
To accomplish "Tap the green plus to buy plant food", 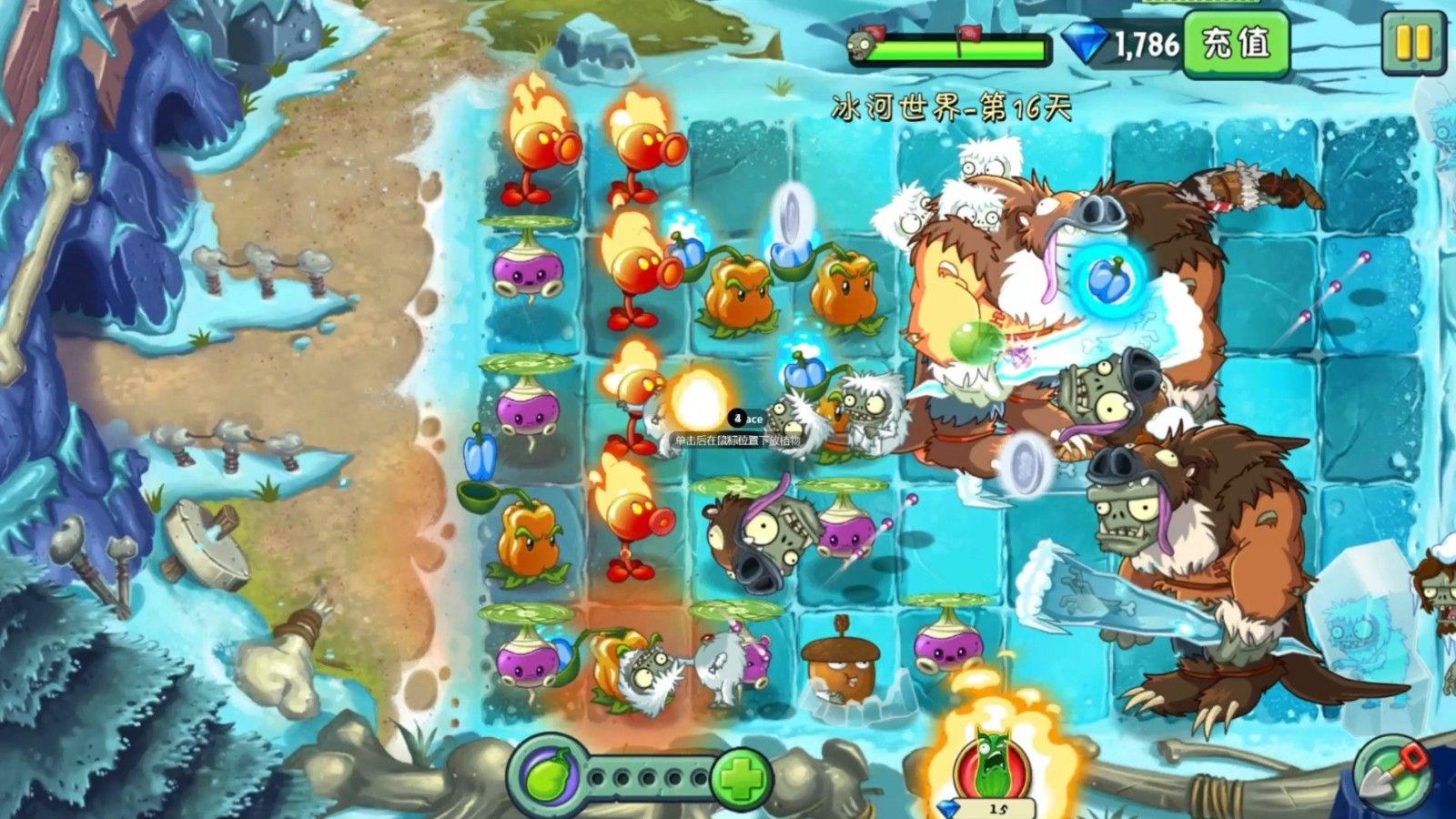I will (x=742, y=779).
